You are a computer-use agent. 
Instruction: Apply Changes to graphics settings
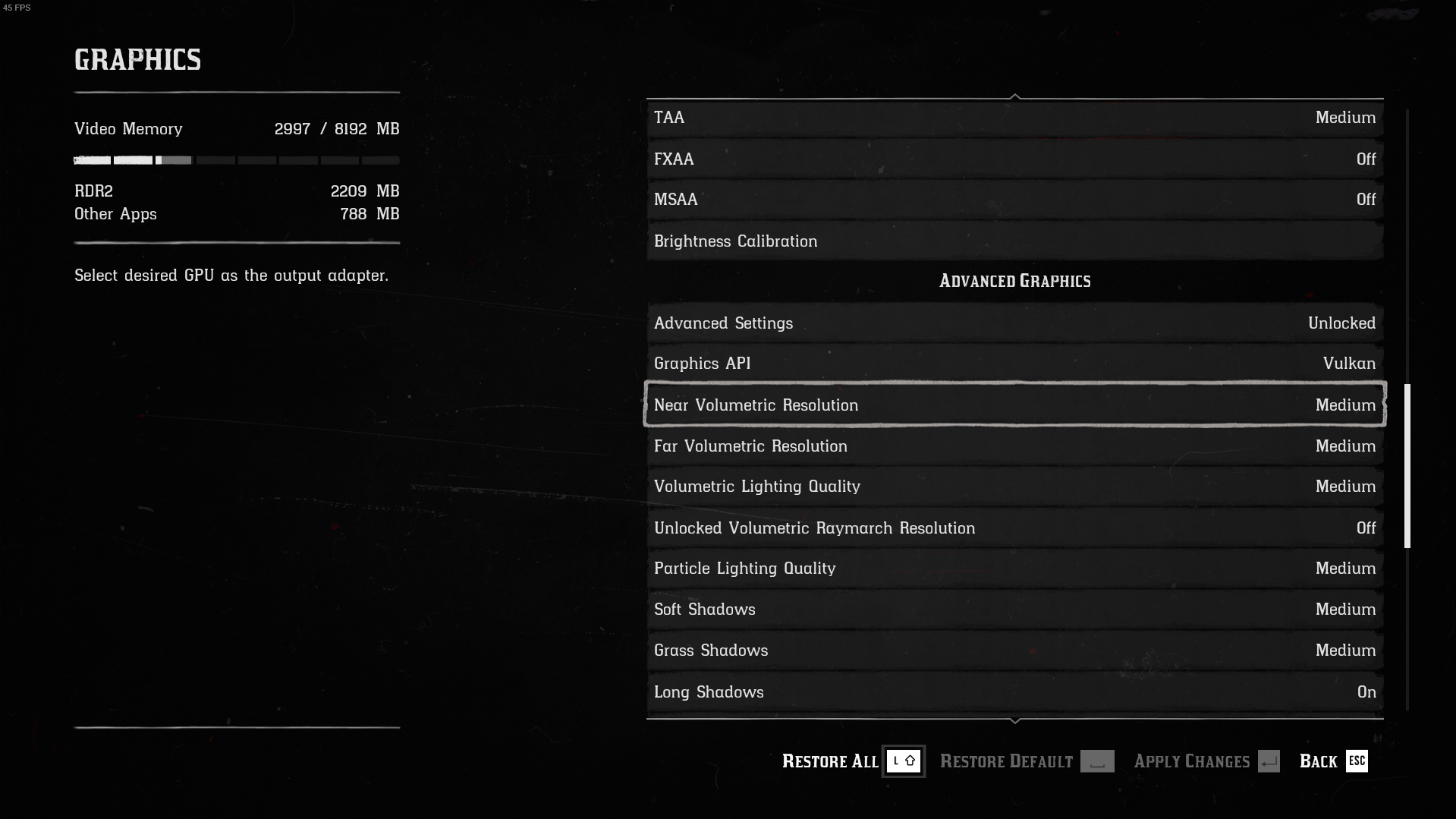(x=1206, y=761)
